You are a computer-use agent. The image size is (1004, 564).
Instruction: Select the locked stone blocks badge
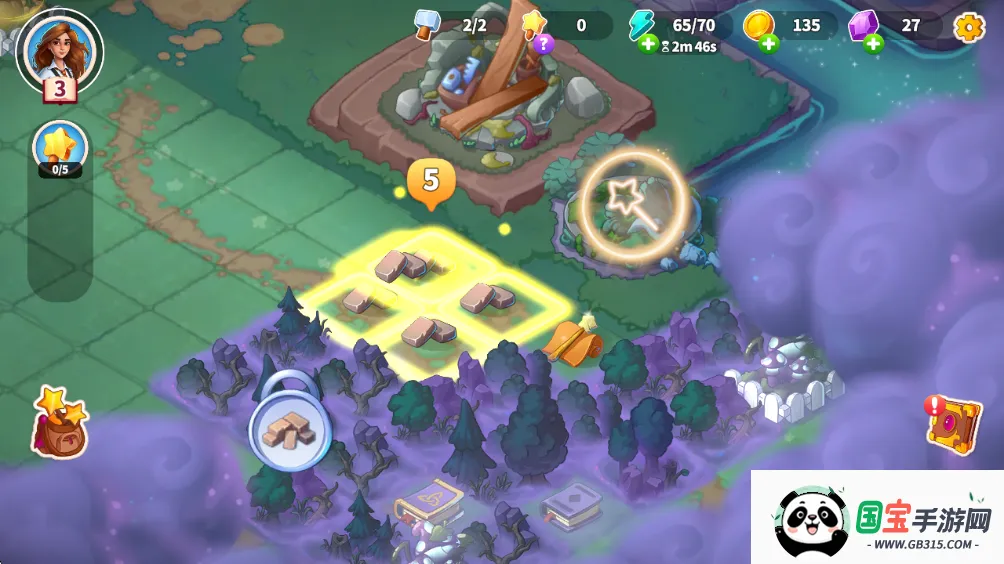(x=288, y=430)
